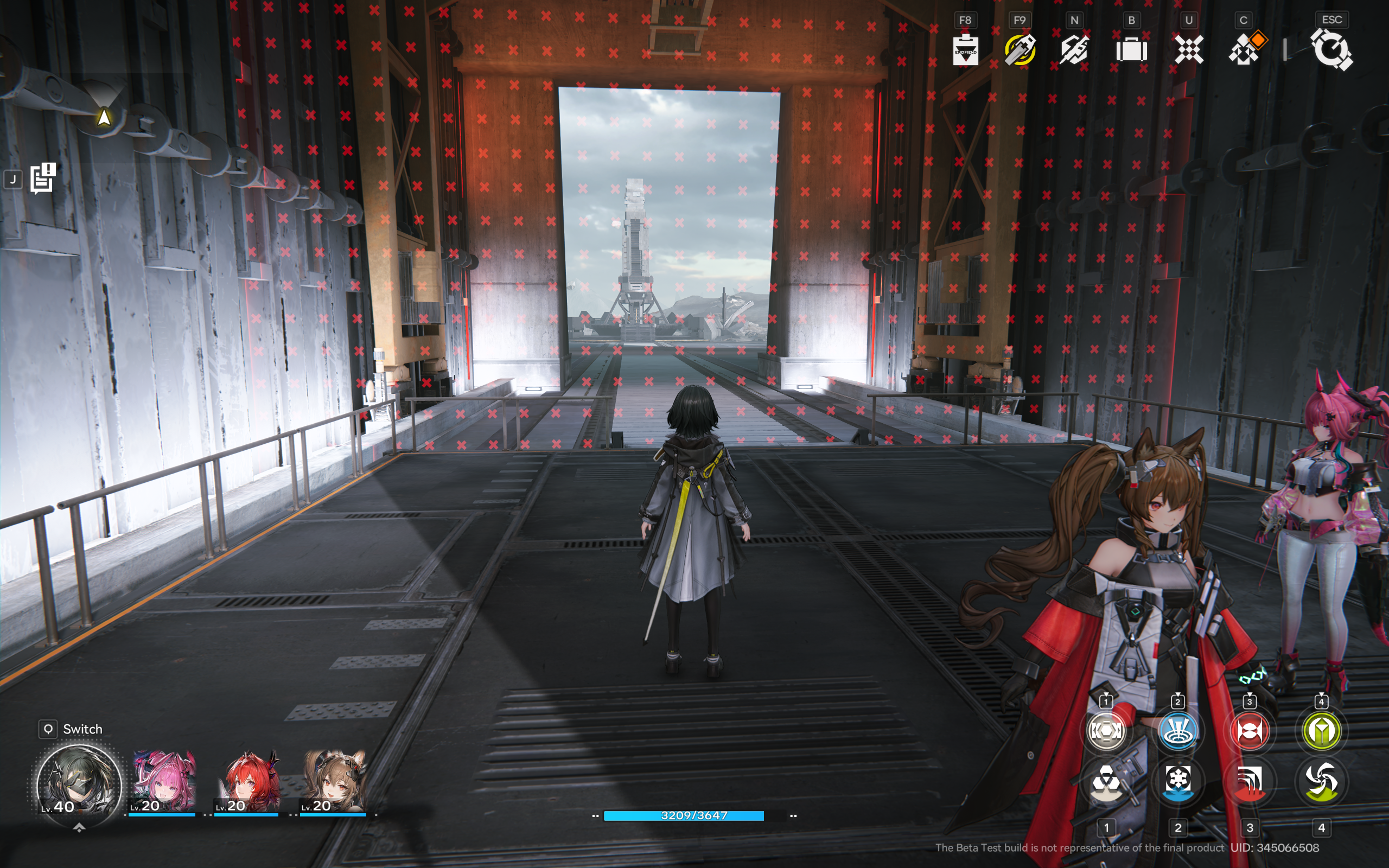
Task: Activate the red hourglass ultimate skill
Action: pos(1250,731)
